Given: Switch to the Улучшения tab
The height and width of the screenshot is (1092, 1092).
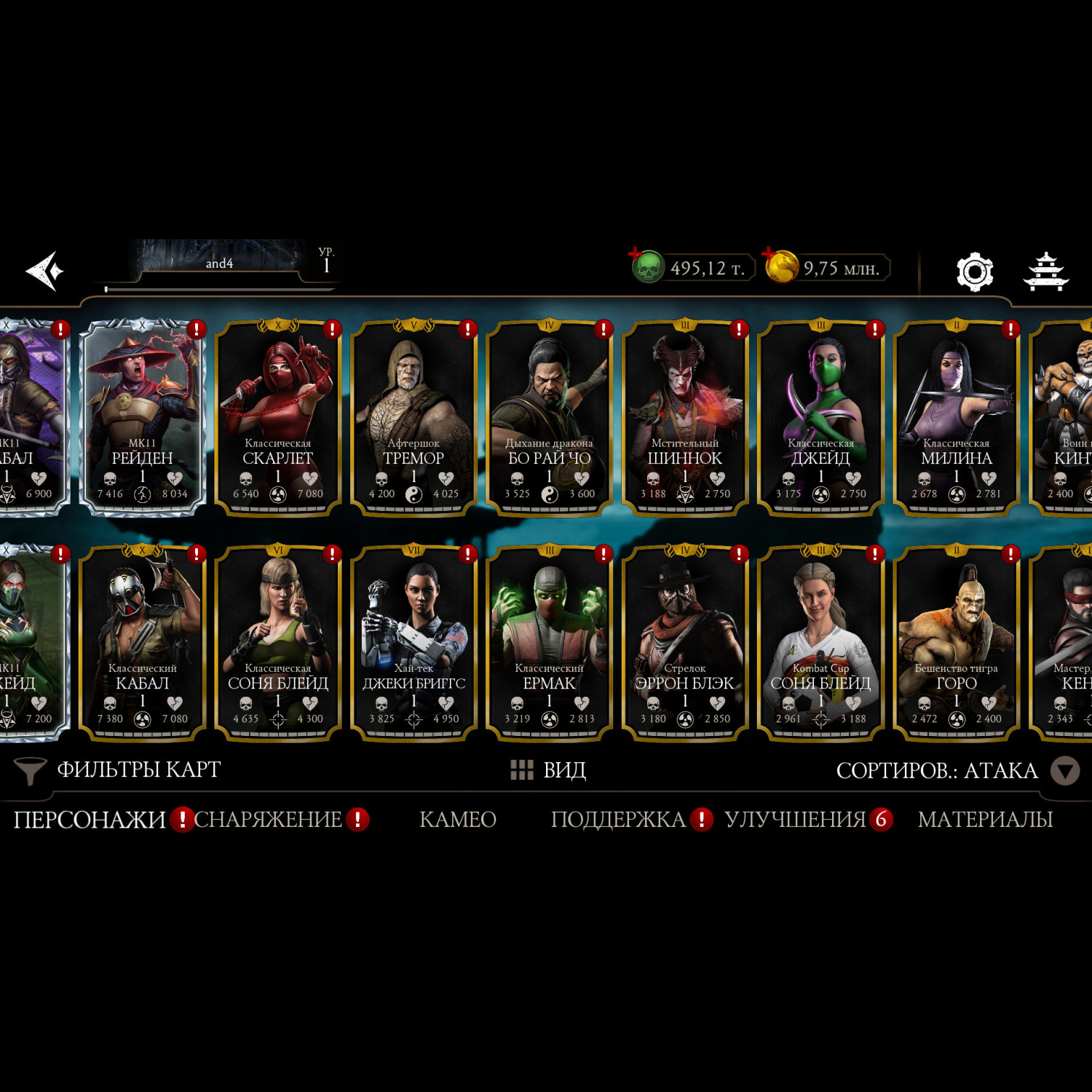Looking at the screenshot, I should point(795,820).
